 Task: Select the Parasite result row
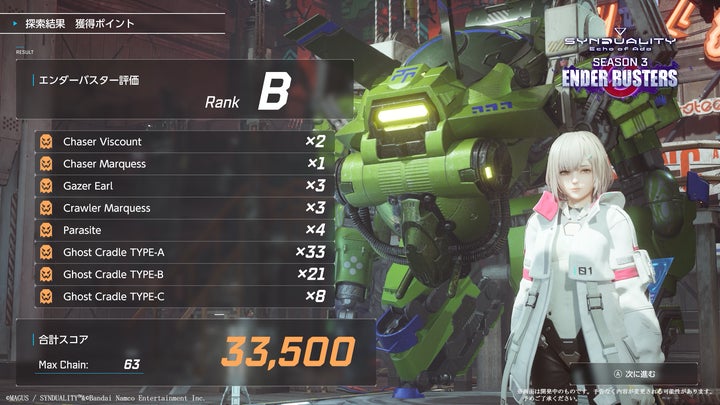185,230
